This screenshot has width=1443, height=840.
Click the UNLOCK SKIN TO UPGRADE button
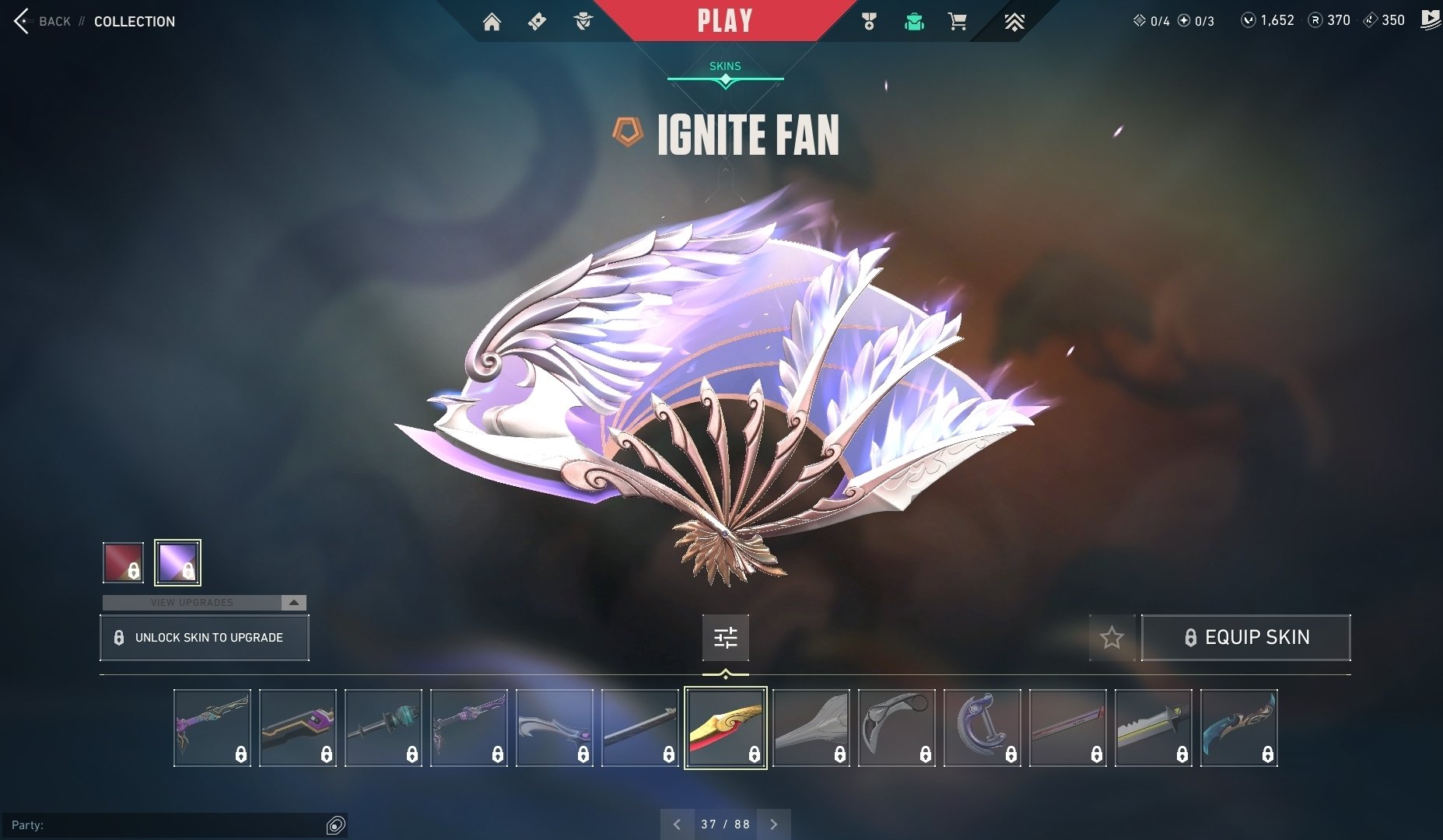point(205,637)
